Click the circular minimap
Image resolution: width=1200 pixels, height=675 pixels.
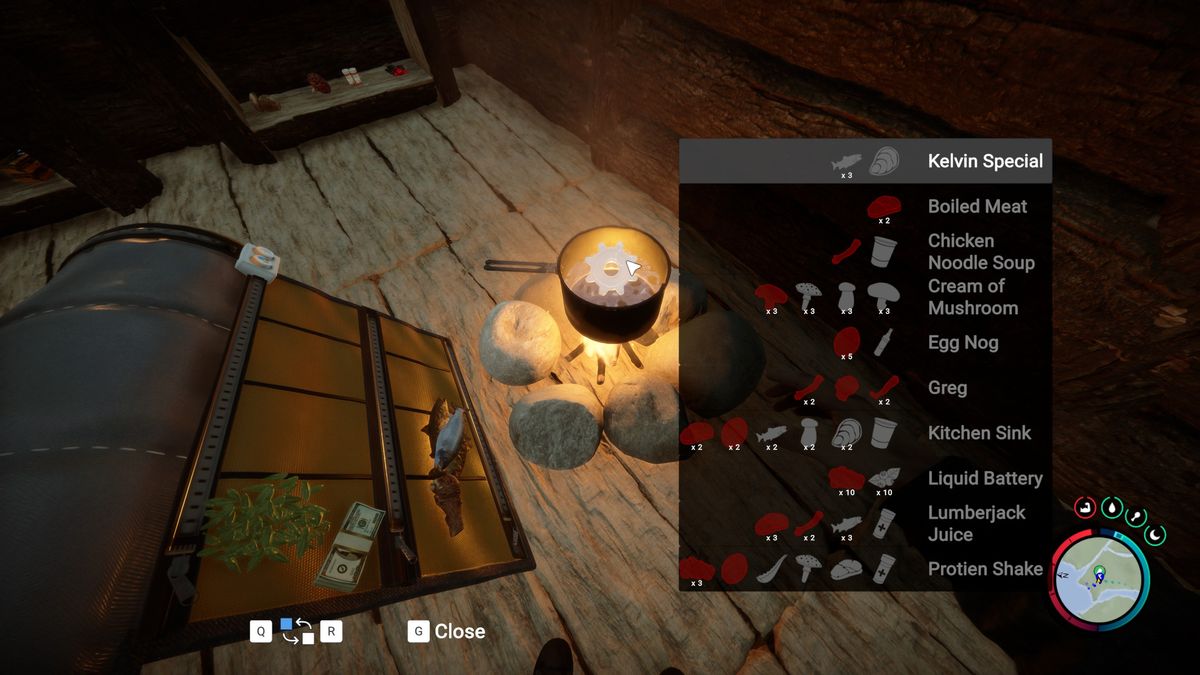[1098, 578]
